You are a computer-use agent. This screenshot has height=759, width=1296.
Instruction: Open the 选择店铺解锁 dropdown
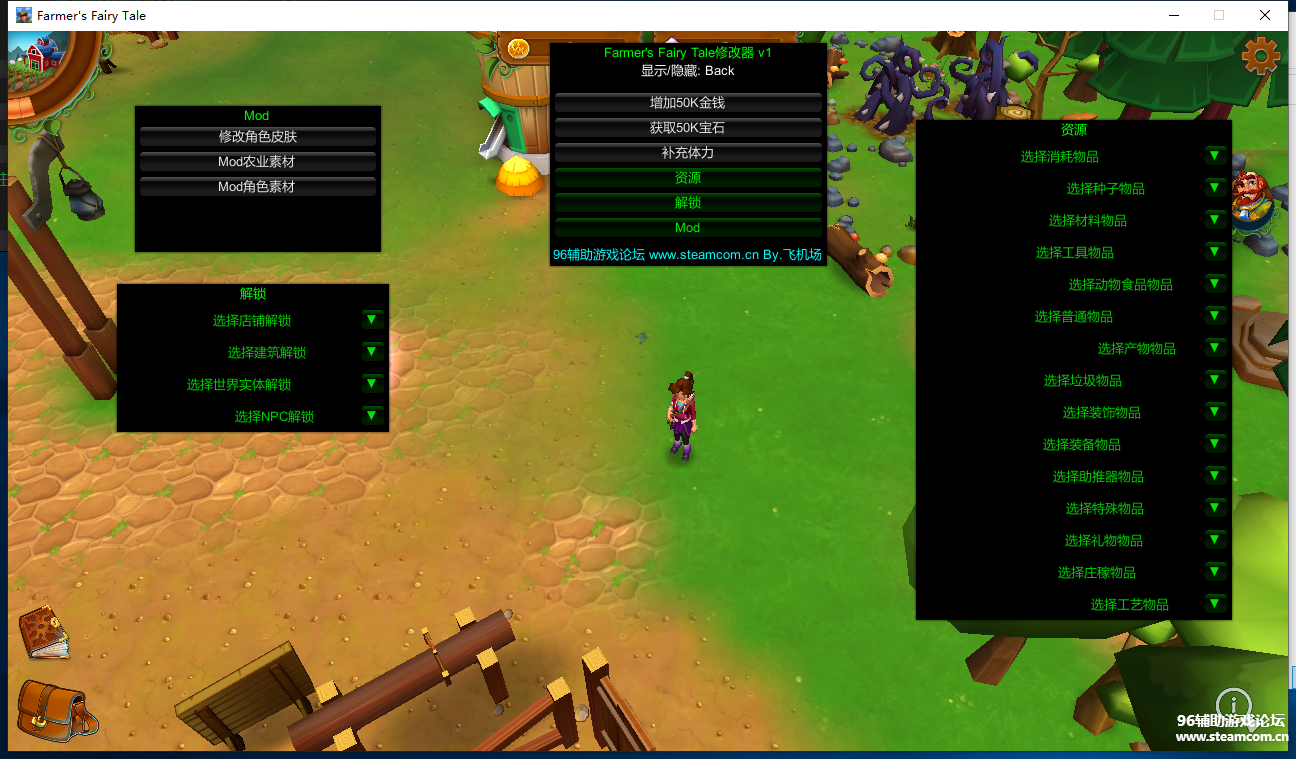(x=372, y=320)
